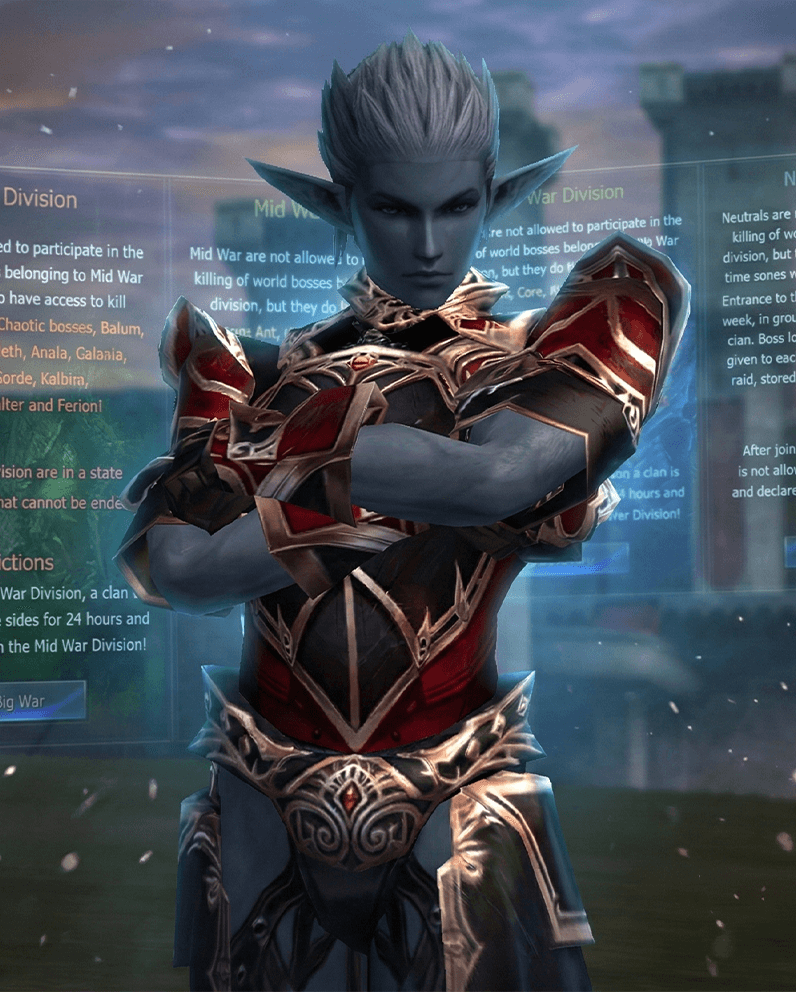Click the Big War button
This screenshot has width=796, height=992.
click(x=40, y=701)
